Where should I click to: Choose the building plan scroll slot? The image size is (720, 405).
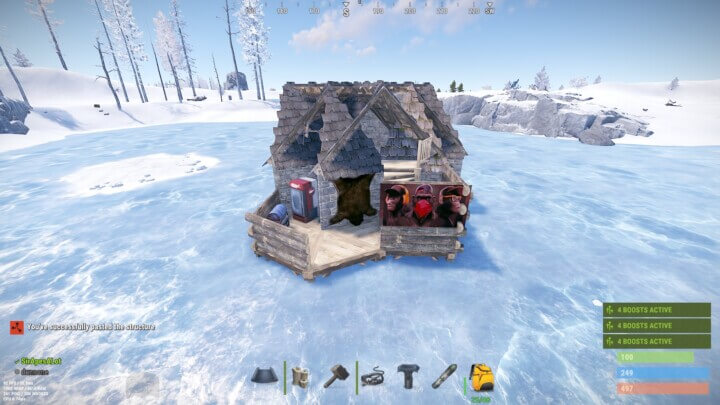301,376
